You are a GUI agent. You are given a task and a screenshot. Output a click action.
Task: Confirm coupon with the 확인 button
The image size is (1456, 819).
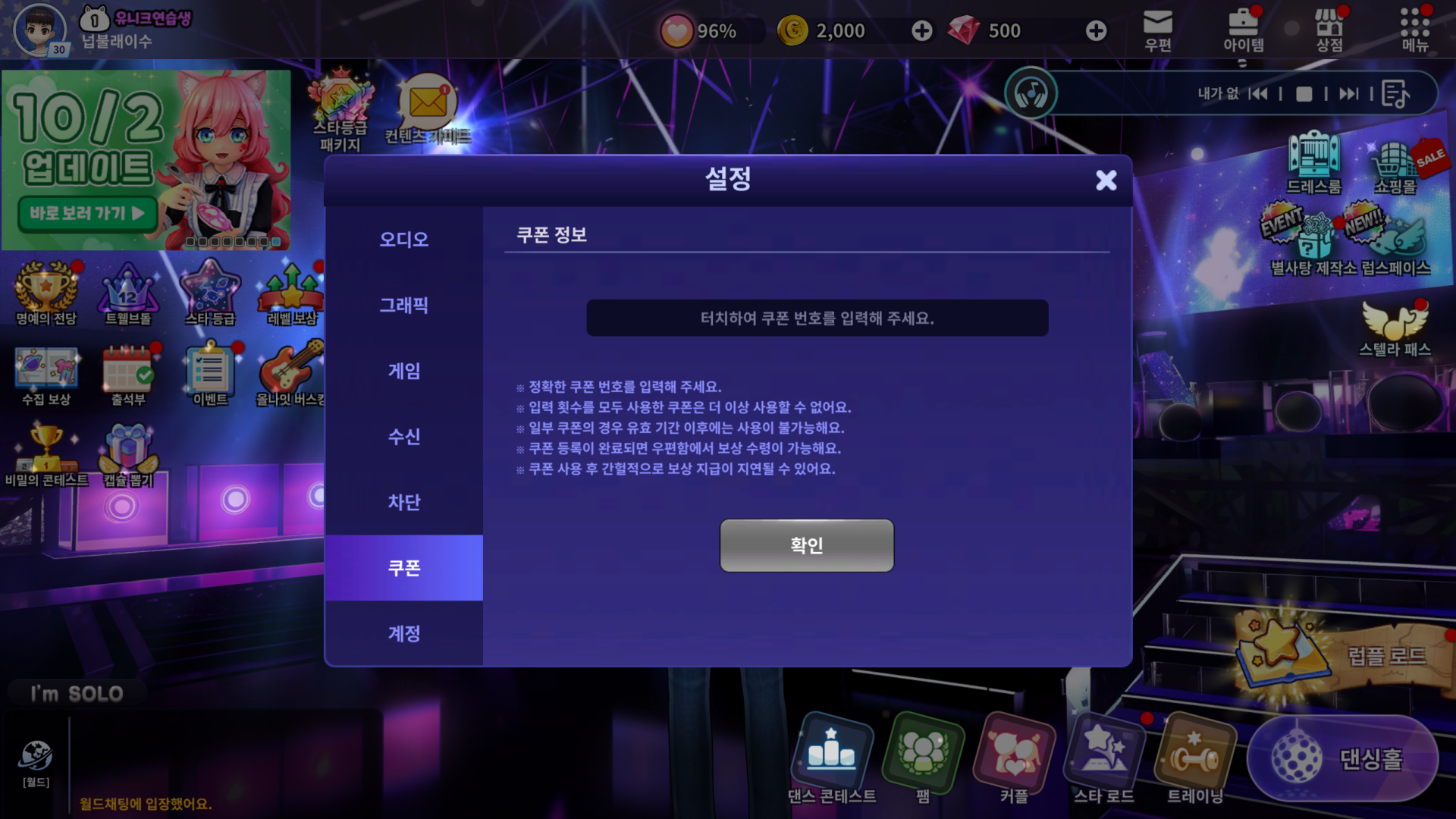(806, 545)
